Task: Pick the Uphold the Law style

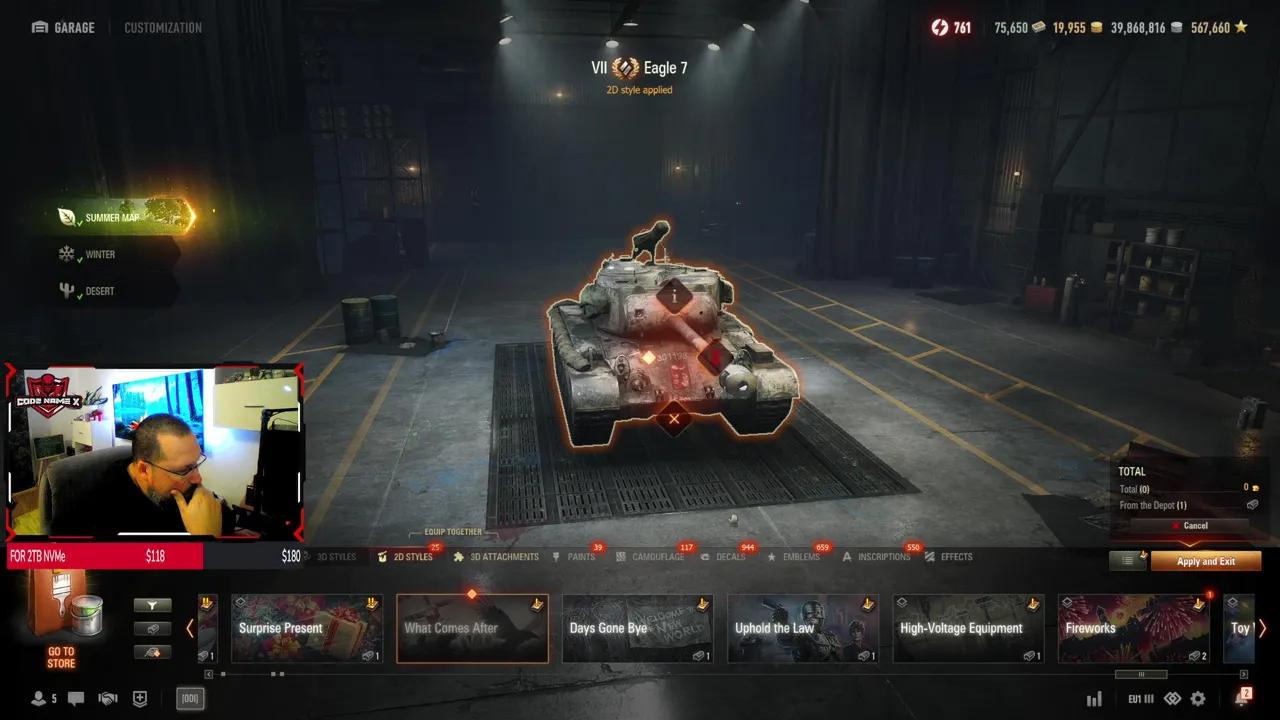Action: (803, 629)
